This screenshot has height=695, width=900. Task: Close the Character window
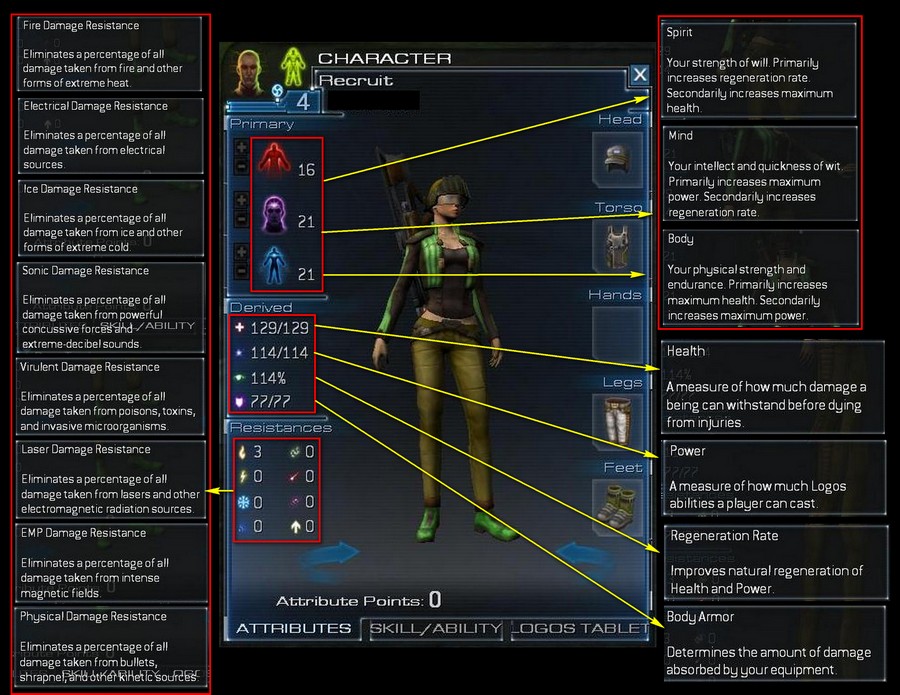[640, 75]
